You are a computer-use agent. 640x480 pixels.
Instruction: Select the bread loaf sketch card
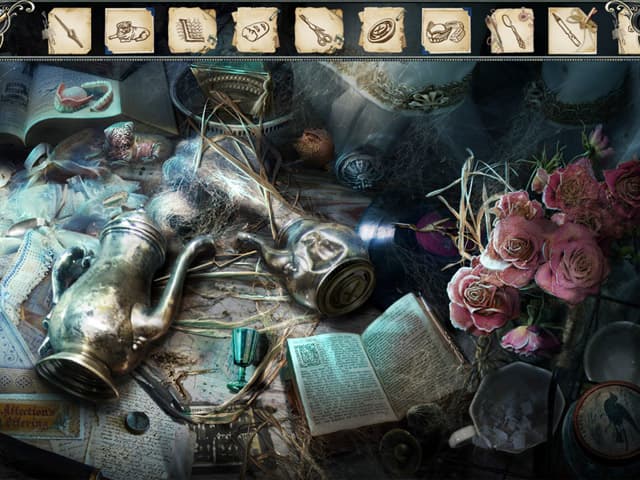(x=255, y=30)
